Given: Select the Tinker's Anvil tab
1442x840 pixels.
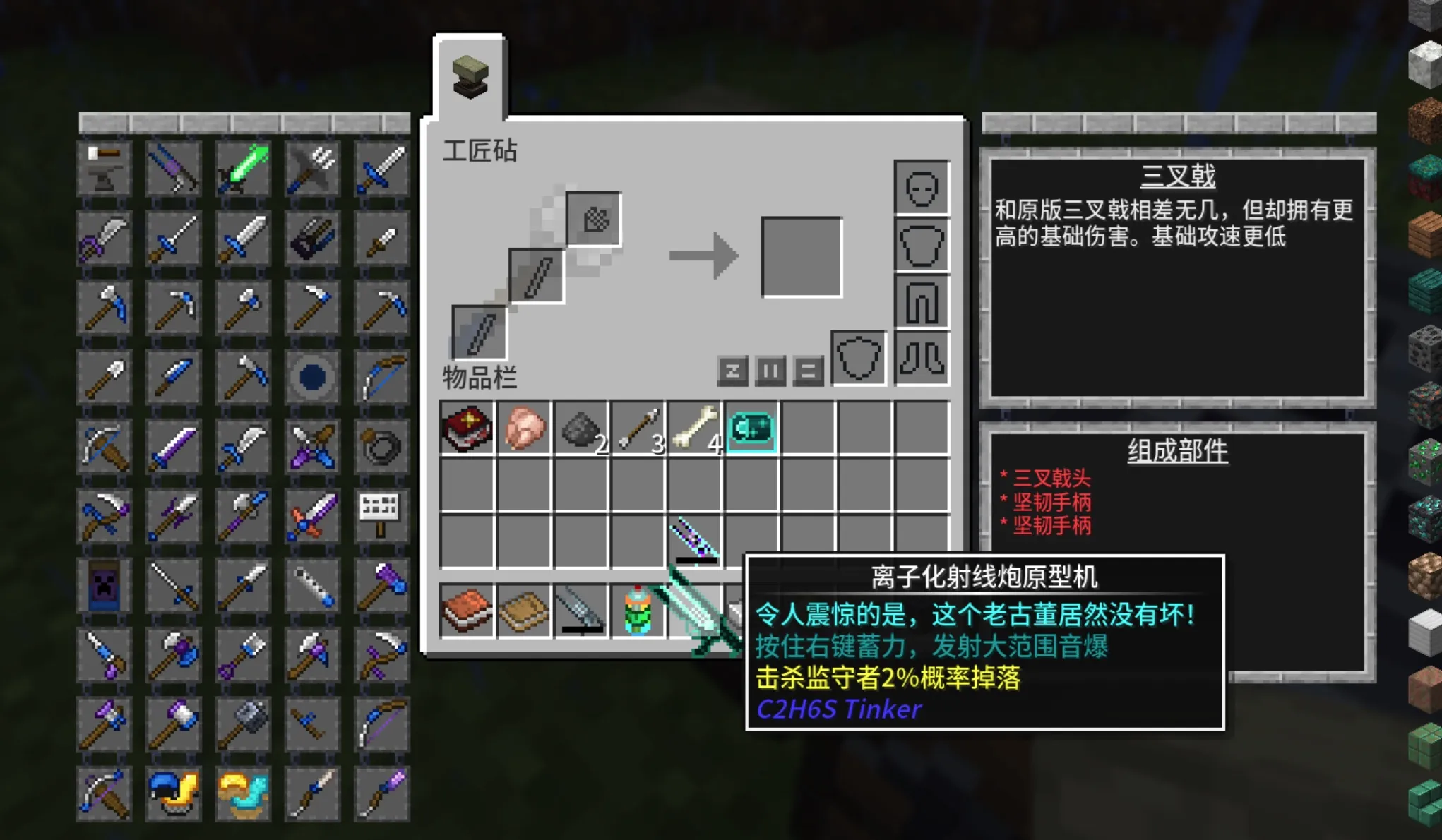Looking at the screenshot, I should coord(470,76).
